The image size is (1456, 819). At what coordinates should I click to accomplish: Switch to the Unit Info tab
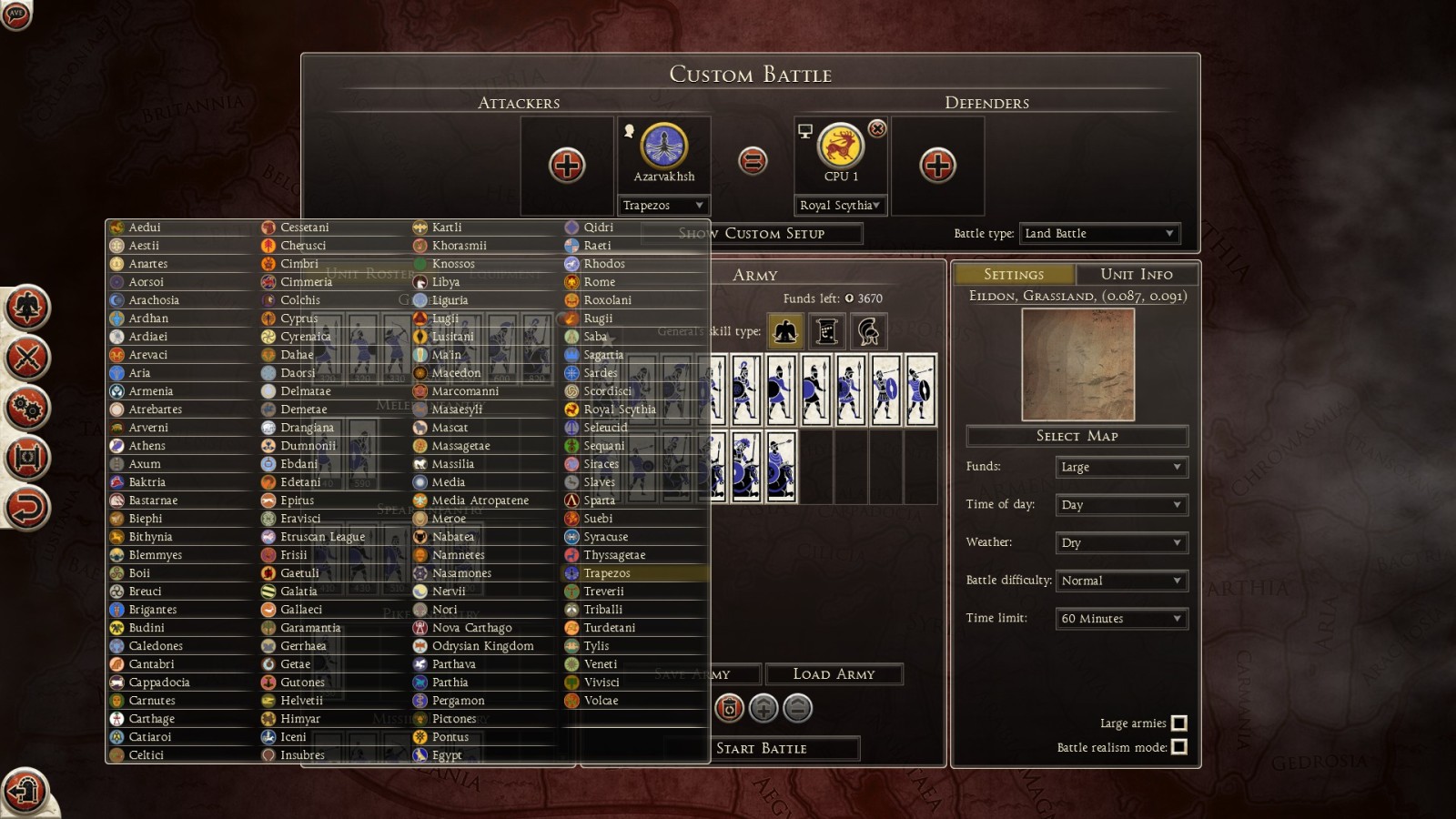point(1137,274)
